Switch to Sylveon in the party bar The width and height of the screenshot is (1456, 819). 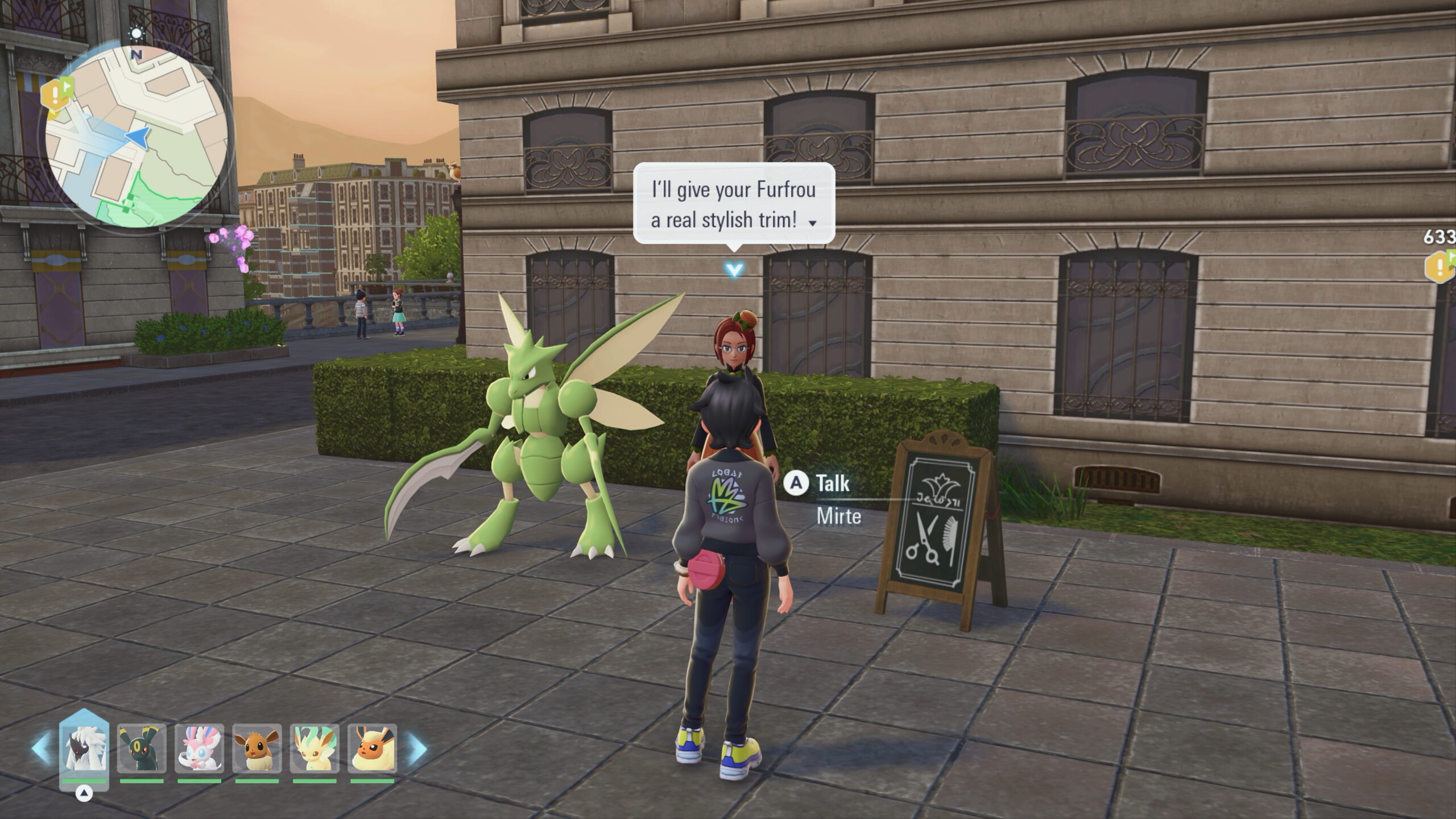click(x=199, y=748)
